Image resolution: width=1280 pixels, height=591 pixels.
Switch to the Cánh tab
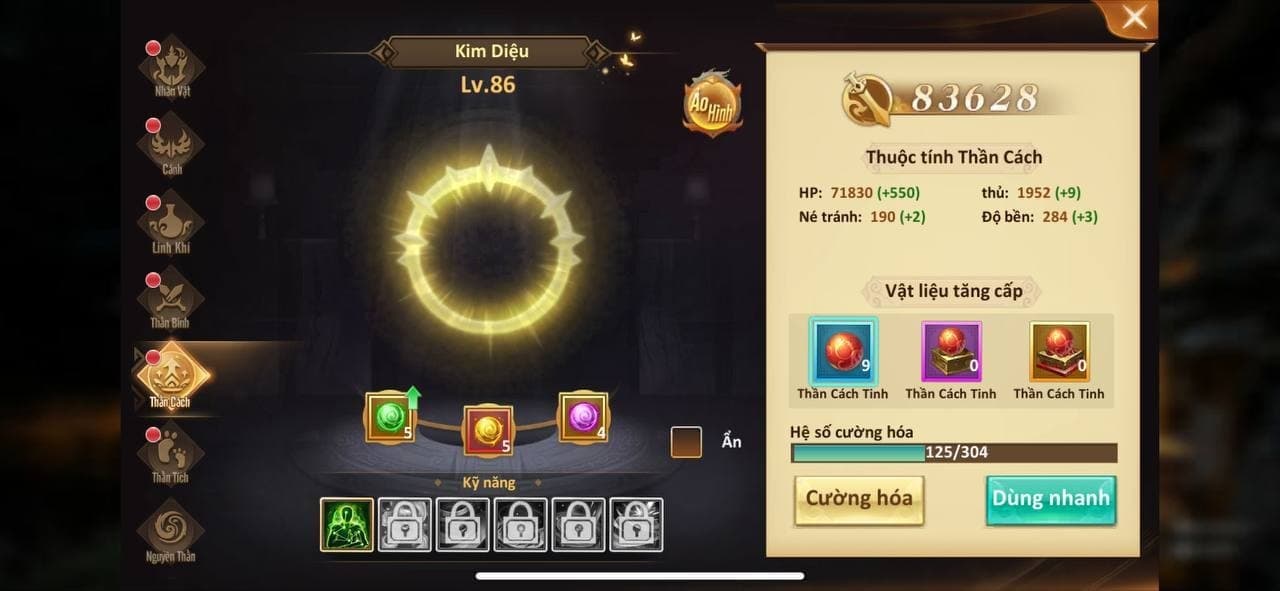(171, 146)
